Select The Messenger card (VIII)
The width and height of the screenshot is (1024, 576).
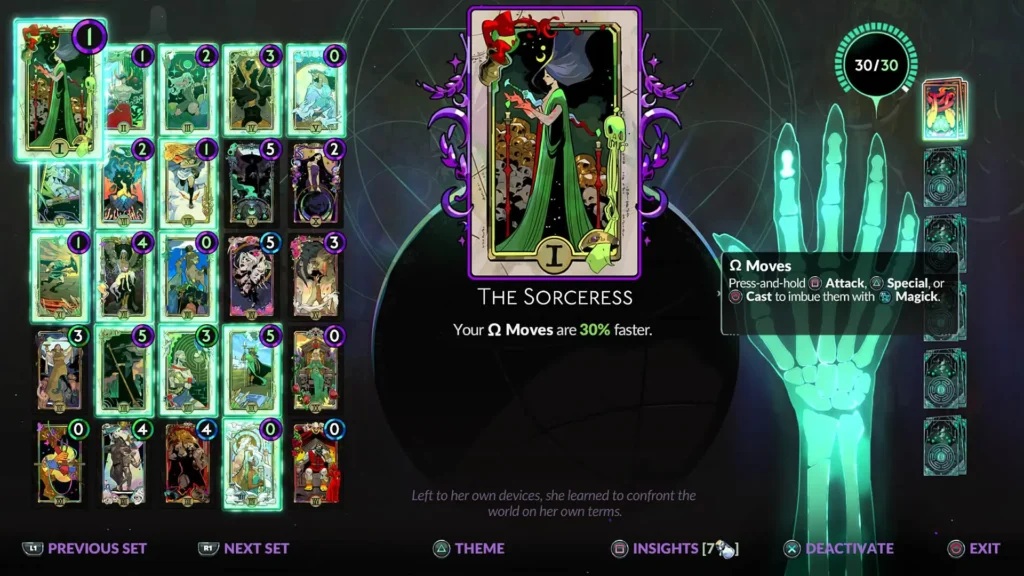point(188,185)
